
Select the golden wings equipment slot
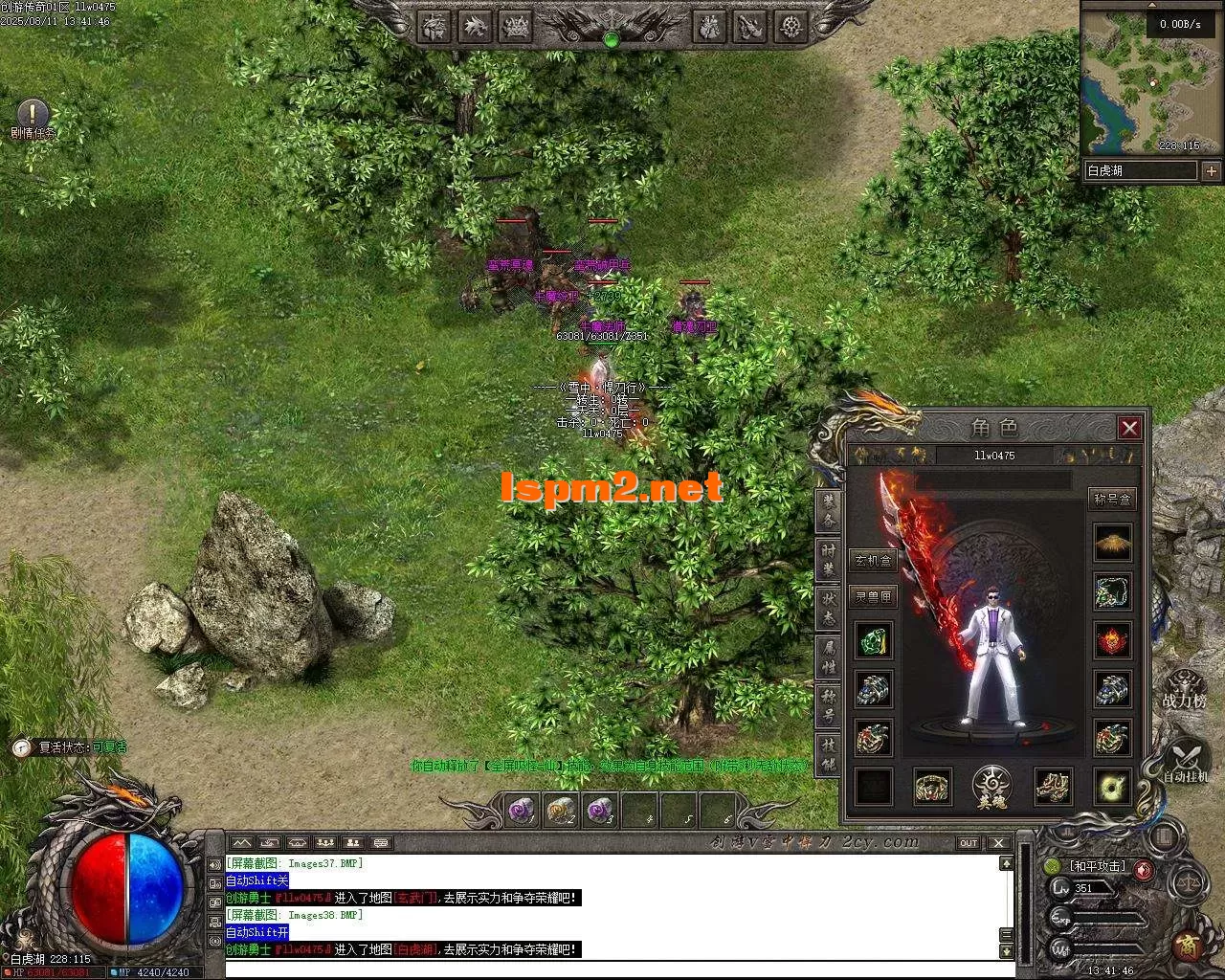(x=1113, y=543)
